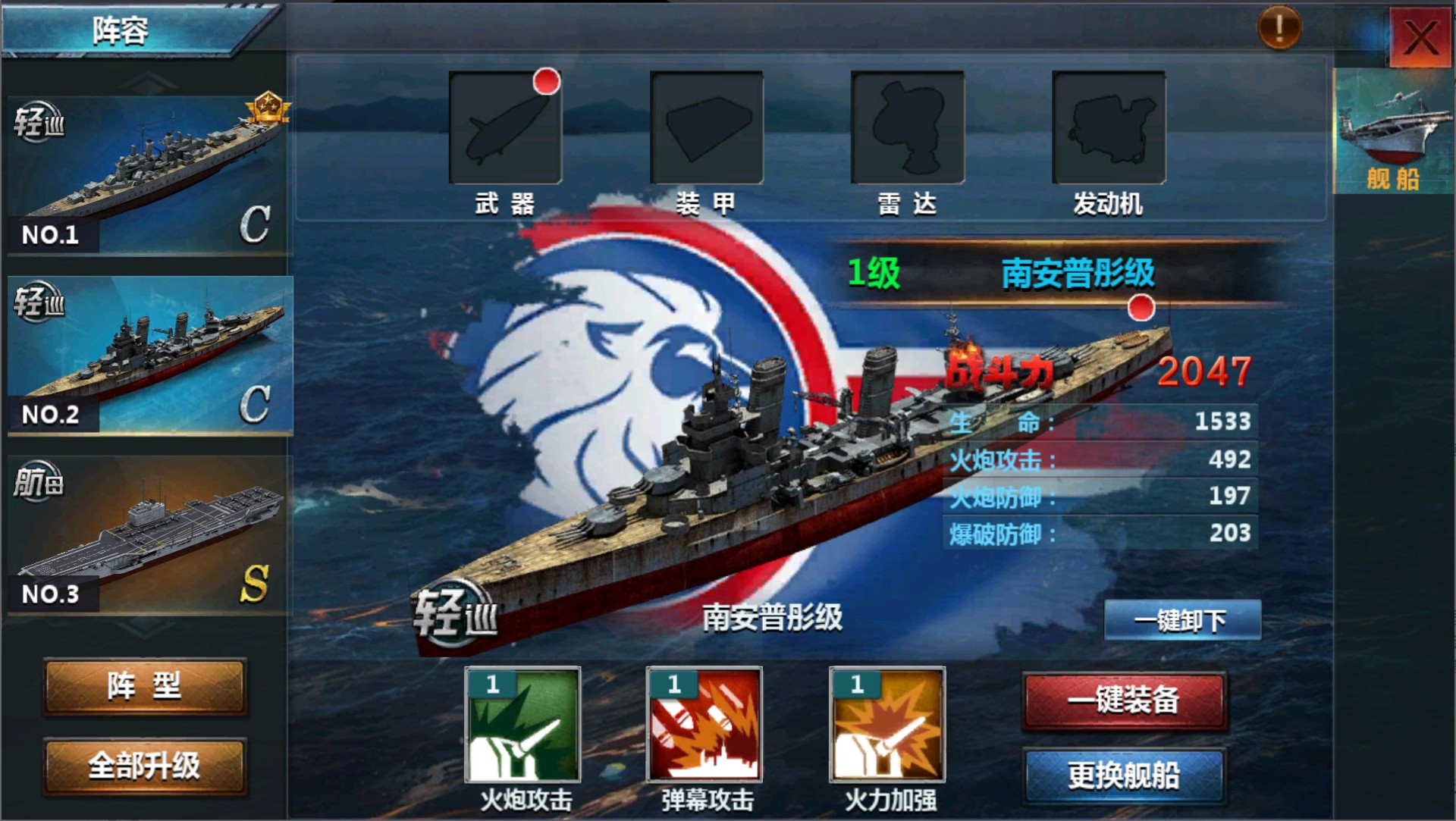Image resolution: width=1456 pixels, height=821 pixels.
Task: Switch to the 舰船 ships tab
Action: click(1393, 131)
